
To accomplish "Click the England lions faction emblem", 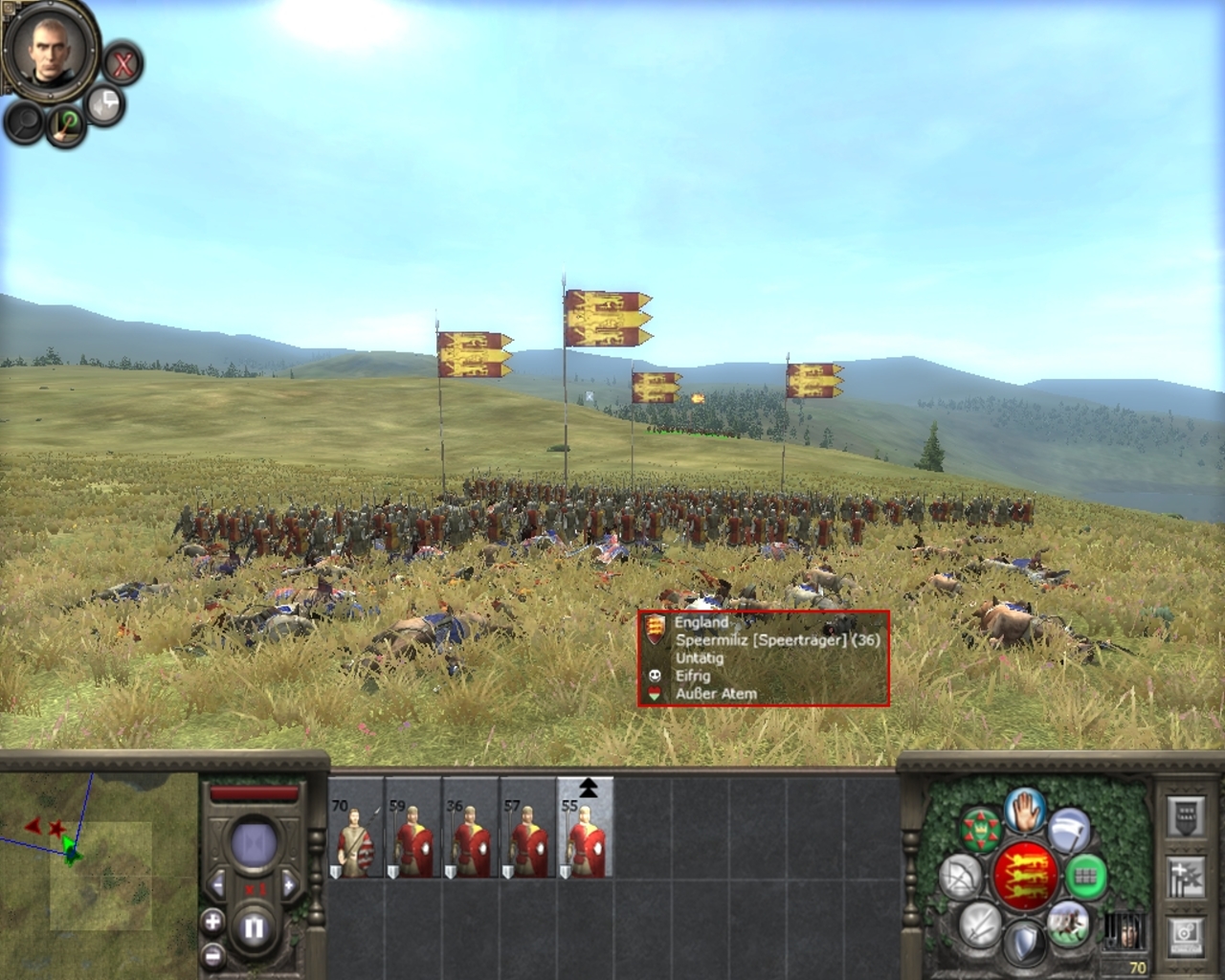I will pos(1025,876).
